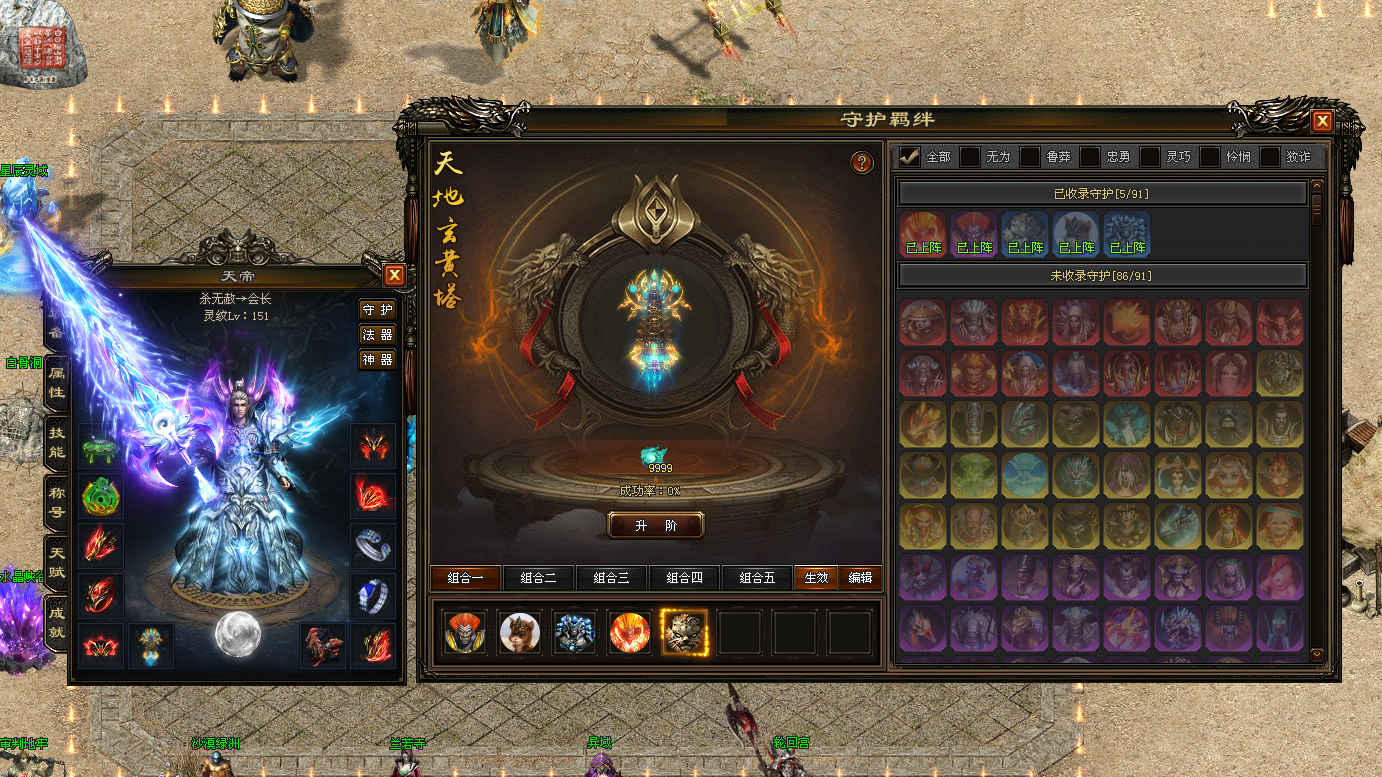
Task: Activate the 生效 button
Action: point(816,578)
